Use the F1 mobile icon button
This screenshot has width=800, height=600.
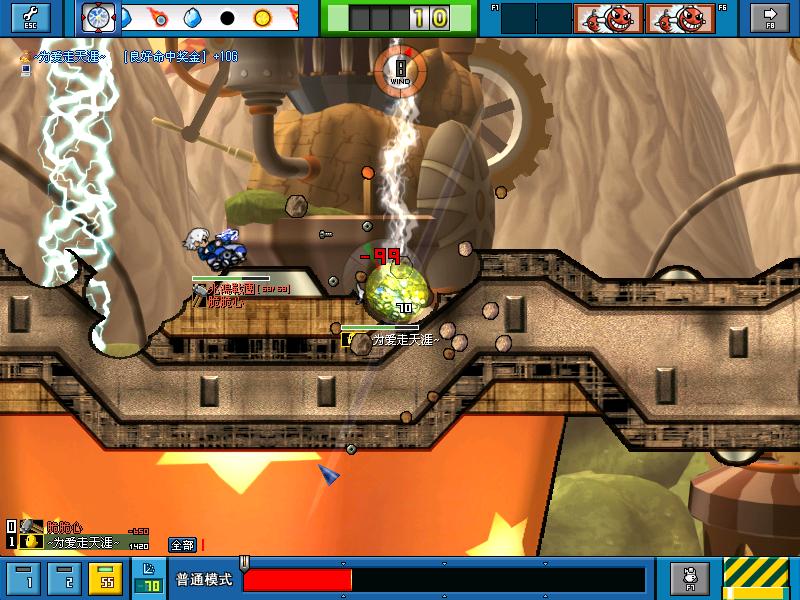pos(690,578)
